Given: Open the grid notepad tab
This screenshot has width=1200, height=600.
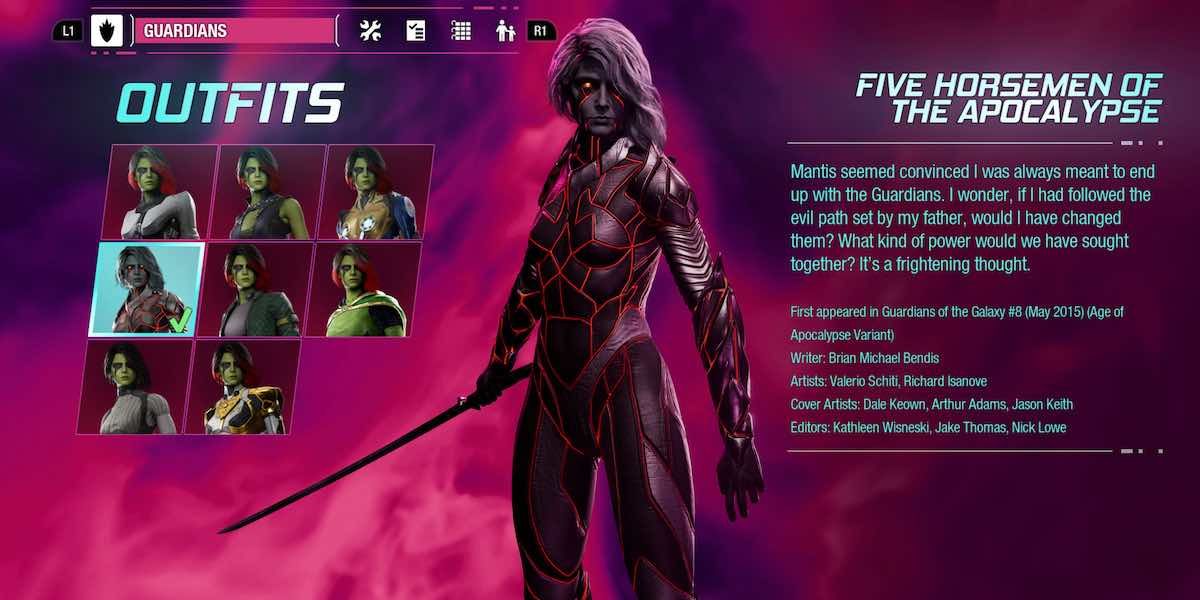Looking at the screenshot, I should click(x=461, y=31).
